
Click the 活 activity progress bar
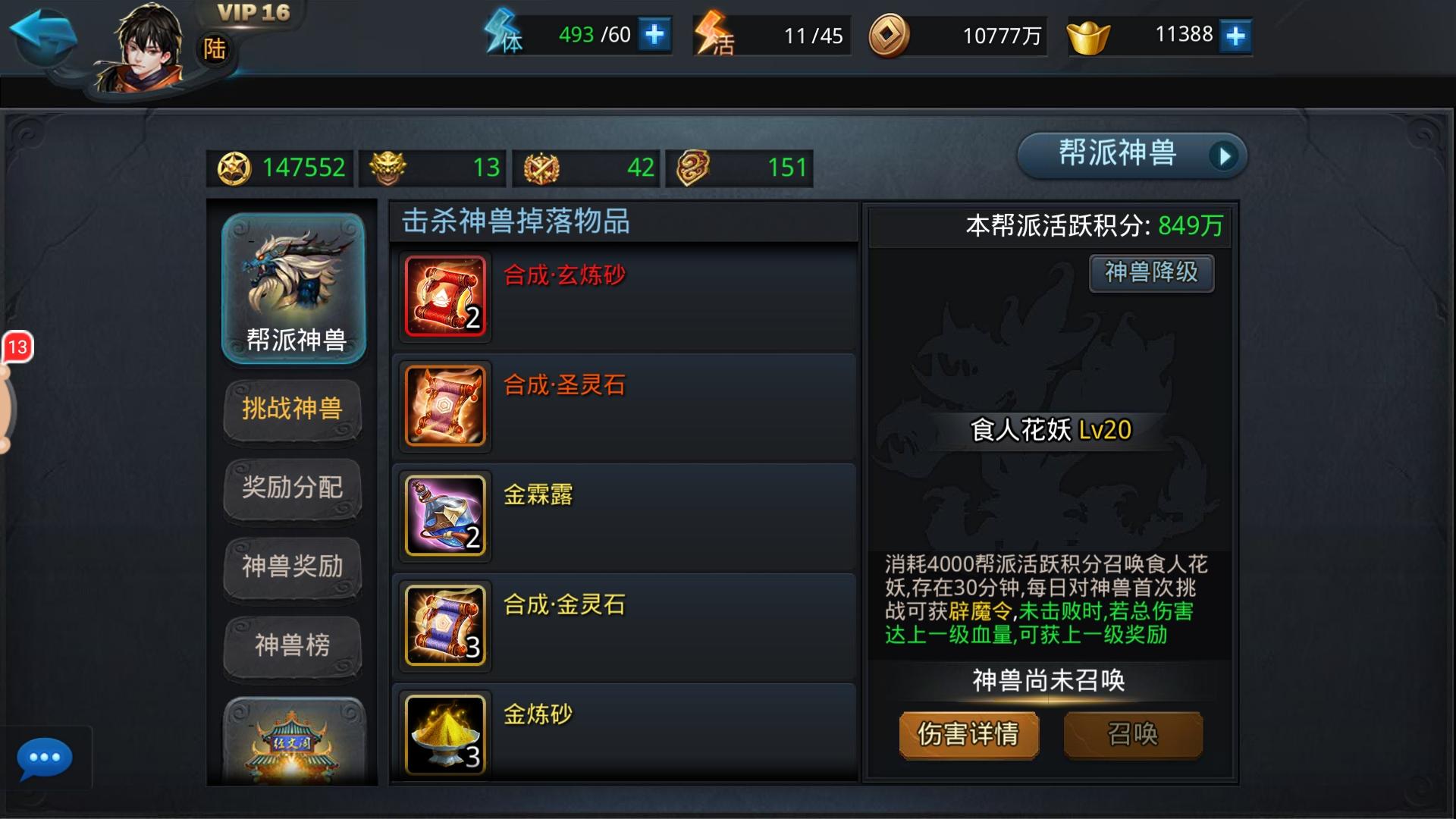tap(773, 34)
